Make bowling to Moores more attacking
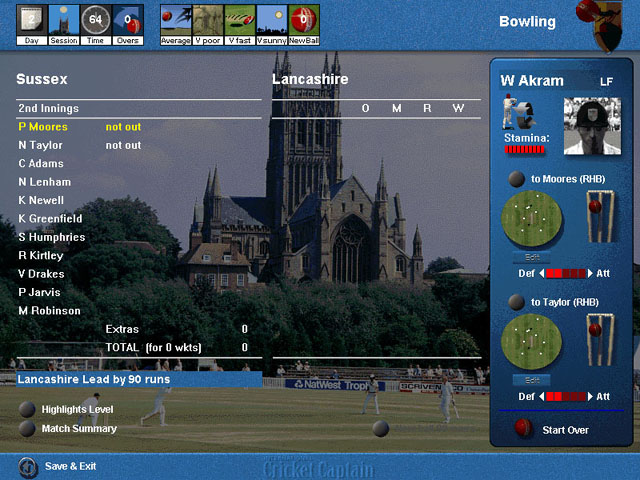This screenshot has width=640, height=480. click(591, 273)
